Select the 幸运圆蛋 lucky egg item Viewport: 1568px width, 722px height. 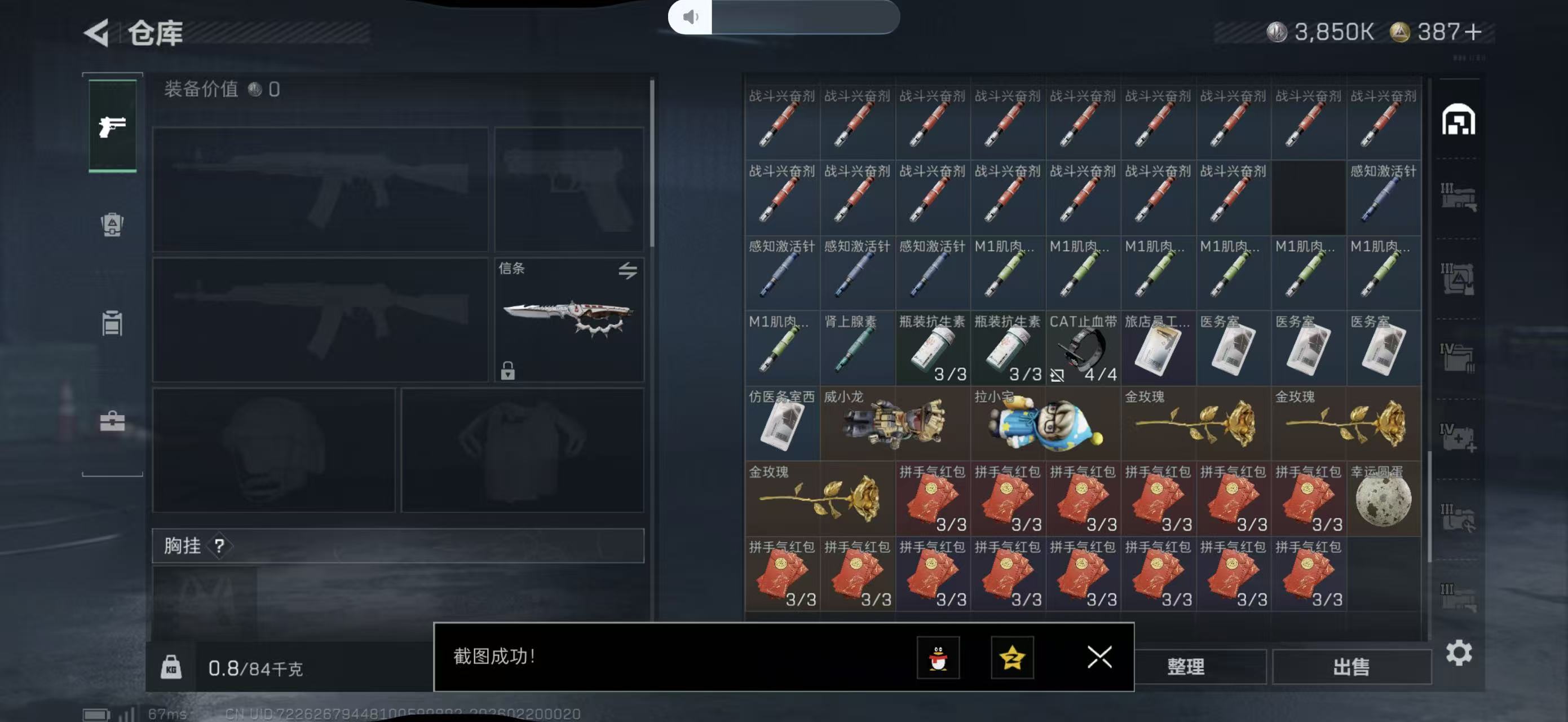pyautogui.click(x=1383, y=499)
